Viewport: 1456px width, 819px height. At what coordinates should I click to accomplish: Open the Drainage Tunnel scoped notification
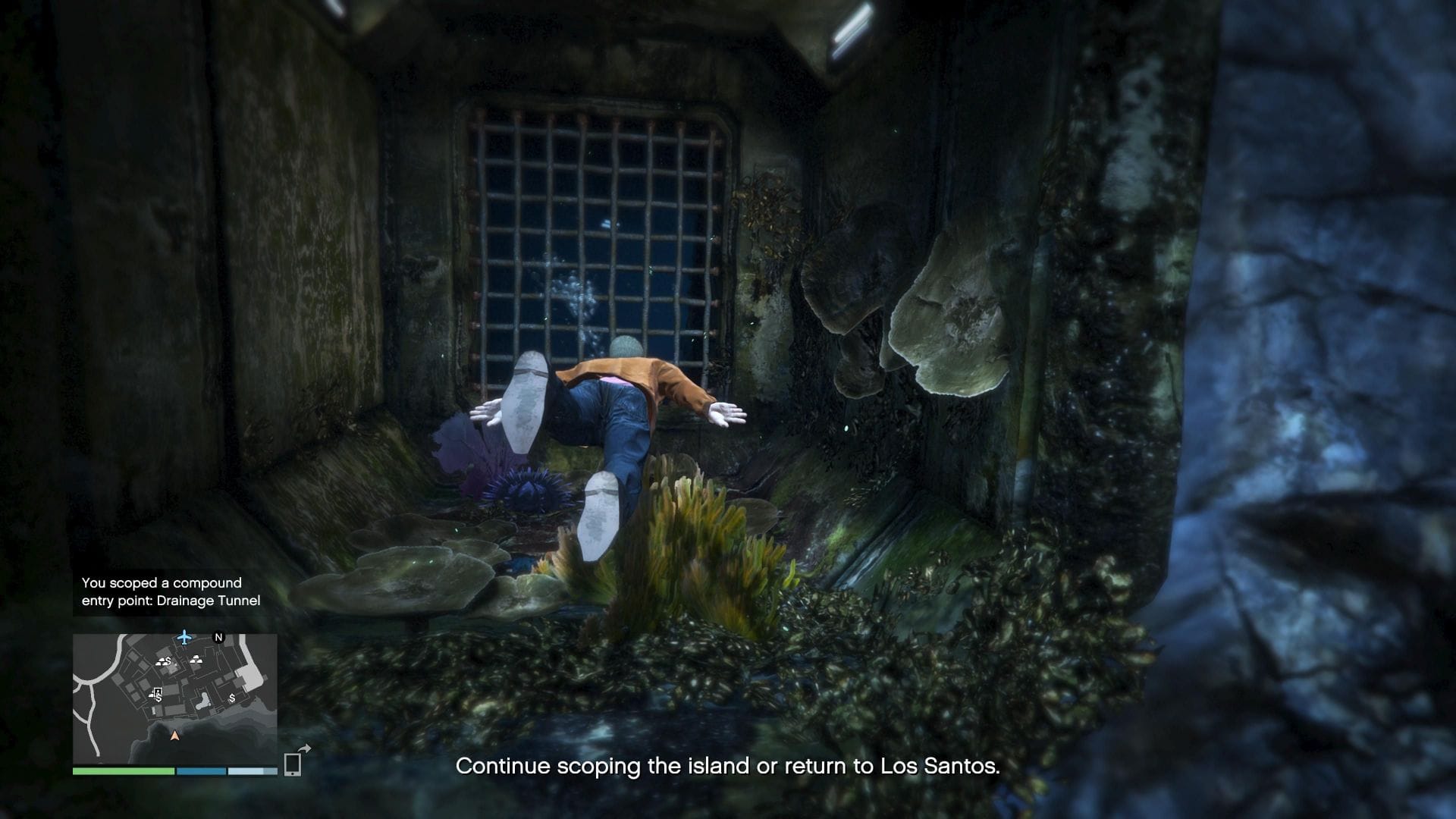(x=171, y=591)
